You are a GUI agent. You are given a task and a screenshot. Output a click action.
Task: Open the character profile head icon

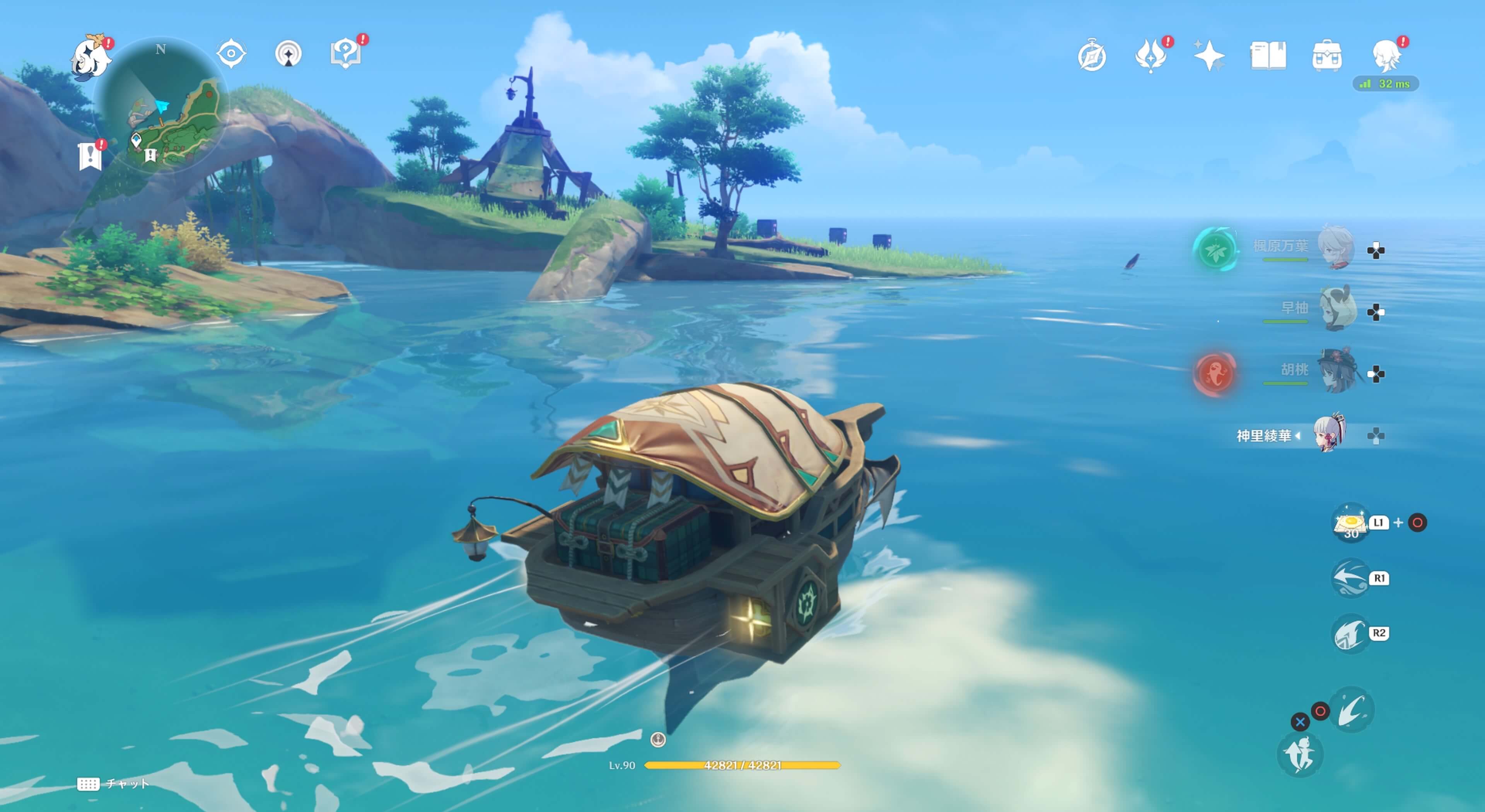point(1386,56)
